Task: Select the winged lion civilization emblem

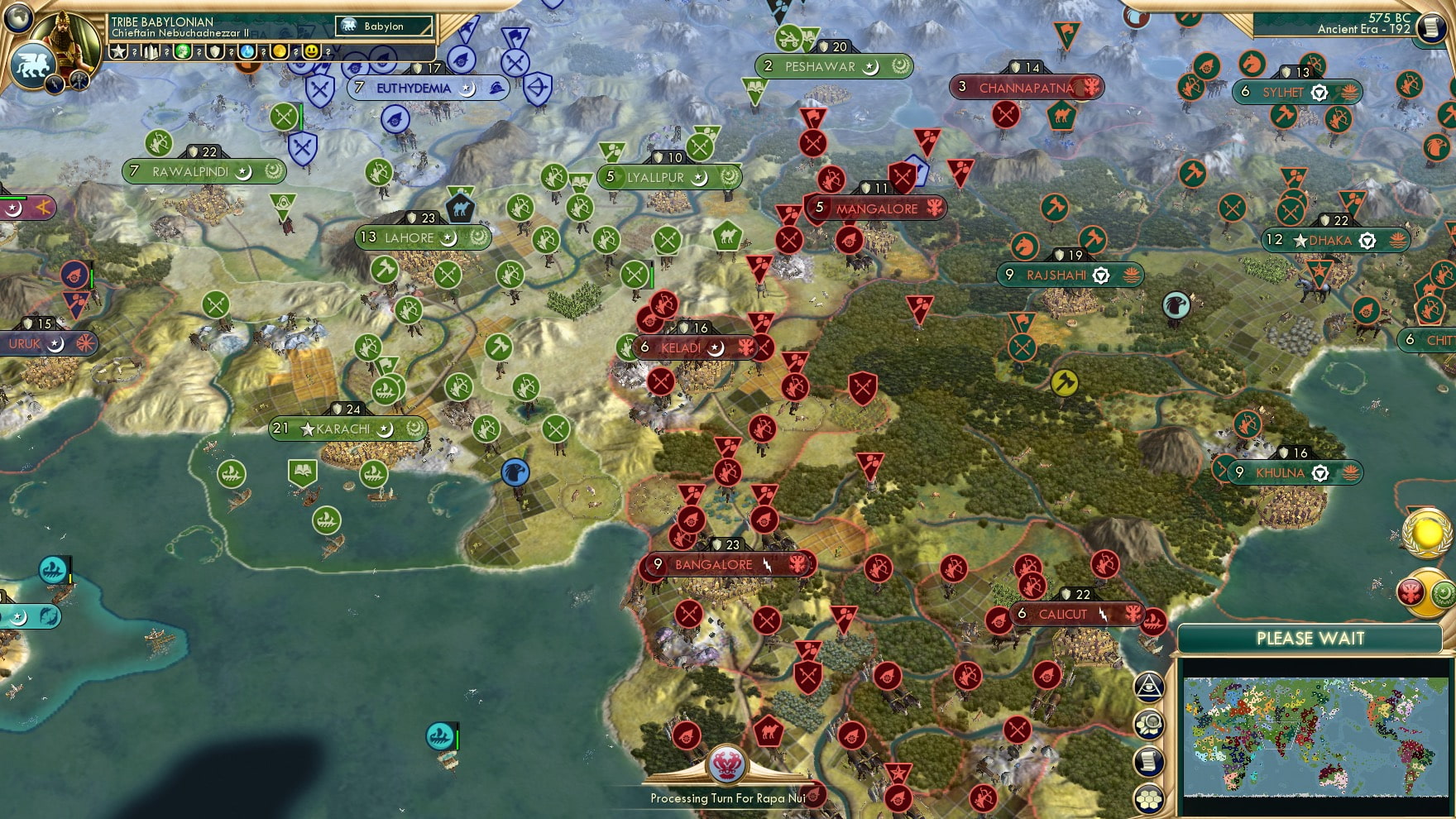Action: [x=32, y=64]
